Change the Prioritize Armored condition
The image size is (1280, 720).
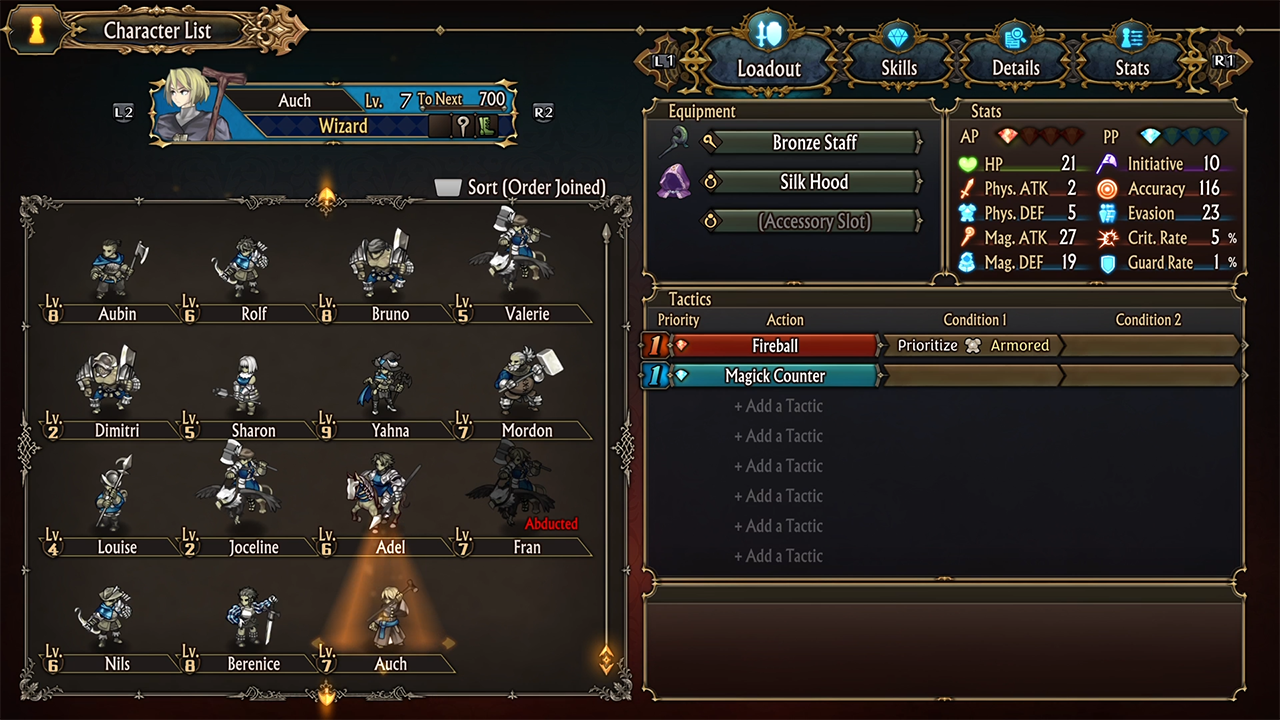click(x=972, y=346)
